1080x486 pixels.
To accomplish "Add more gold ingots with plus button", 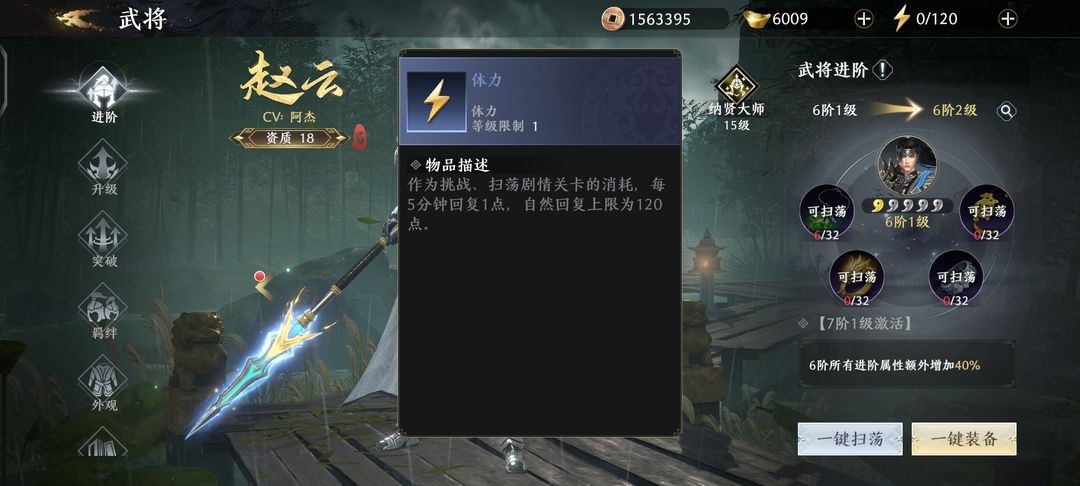I will 864,19.
